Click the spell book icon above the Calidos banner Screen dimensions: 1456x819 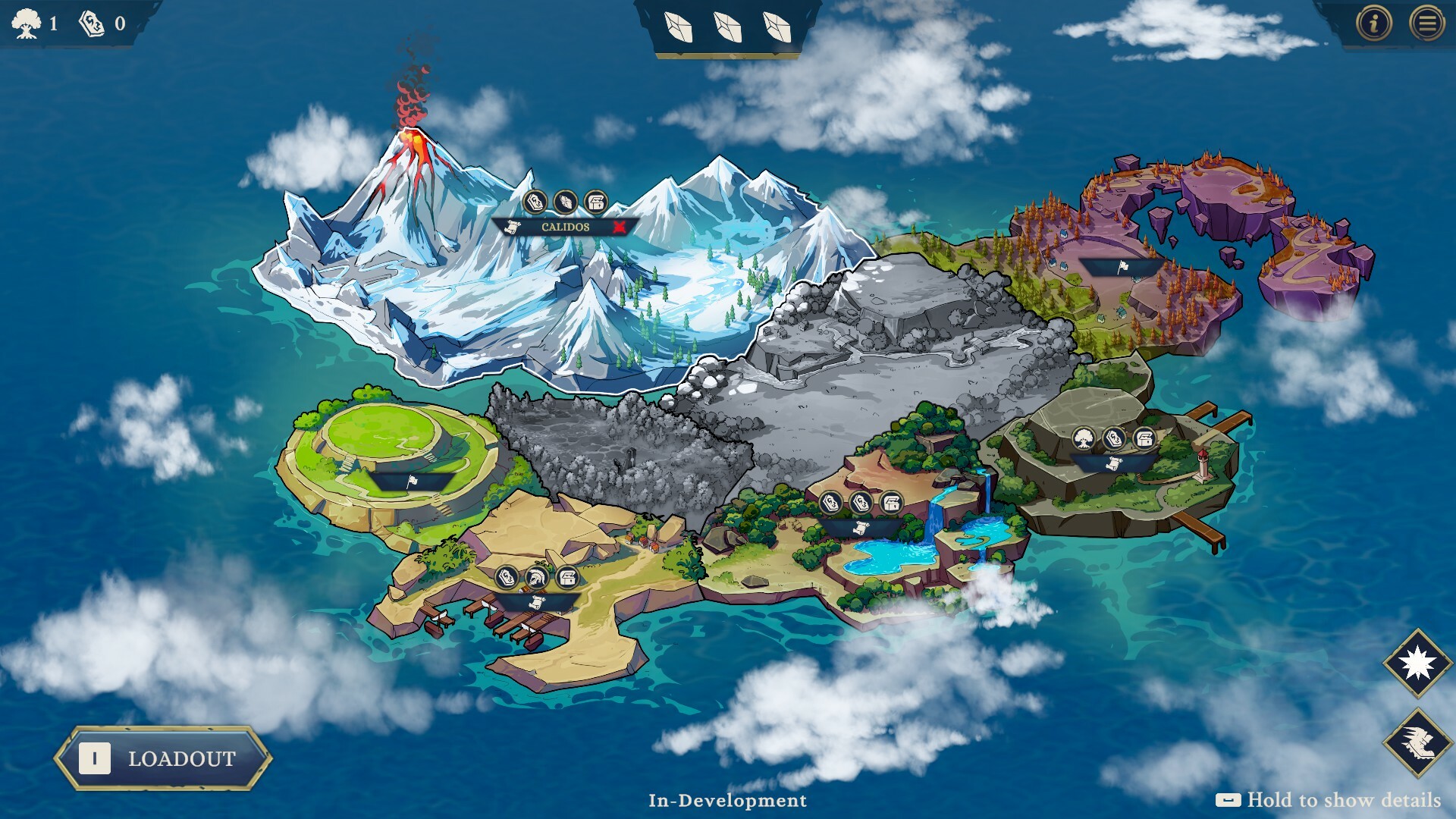click(535, 201)
